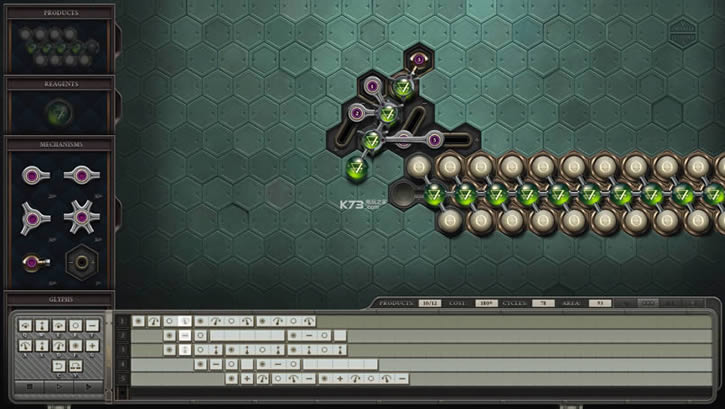
Task: Expand the Glyphs section header
Action: click(59, 298)
